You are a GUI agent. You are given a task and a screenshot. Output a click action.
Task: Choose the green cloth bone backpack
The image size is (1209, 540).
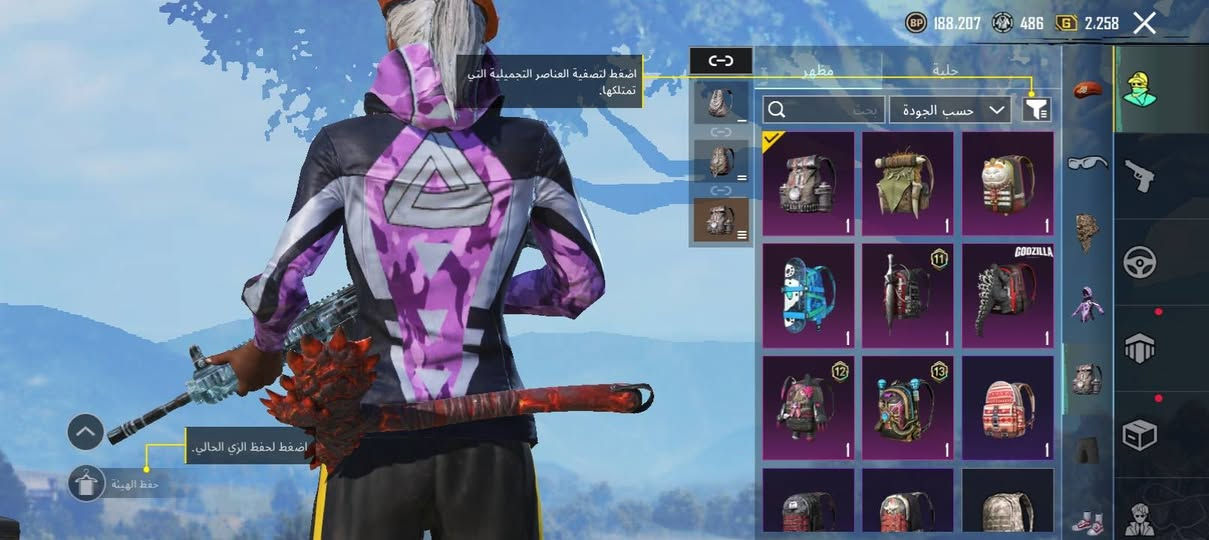(x=908, y=184)
